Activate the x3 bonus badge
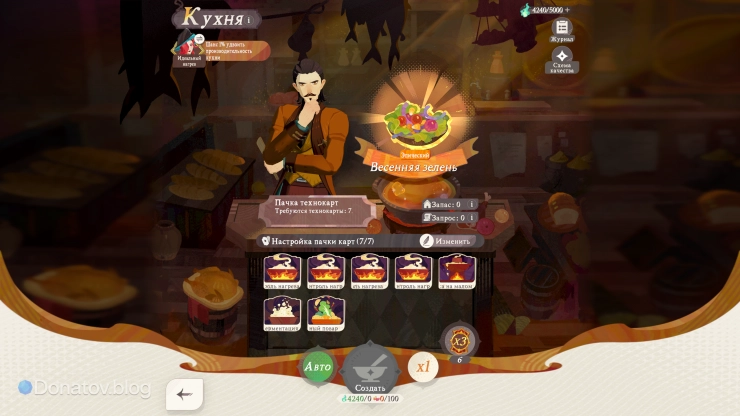 coord(459,340)
